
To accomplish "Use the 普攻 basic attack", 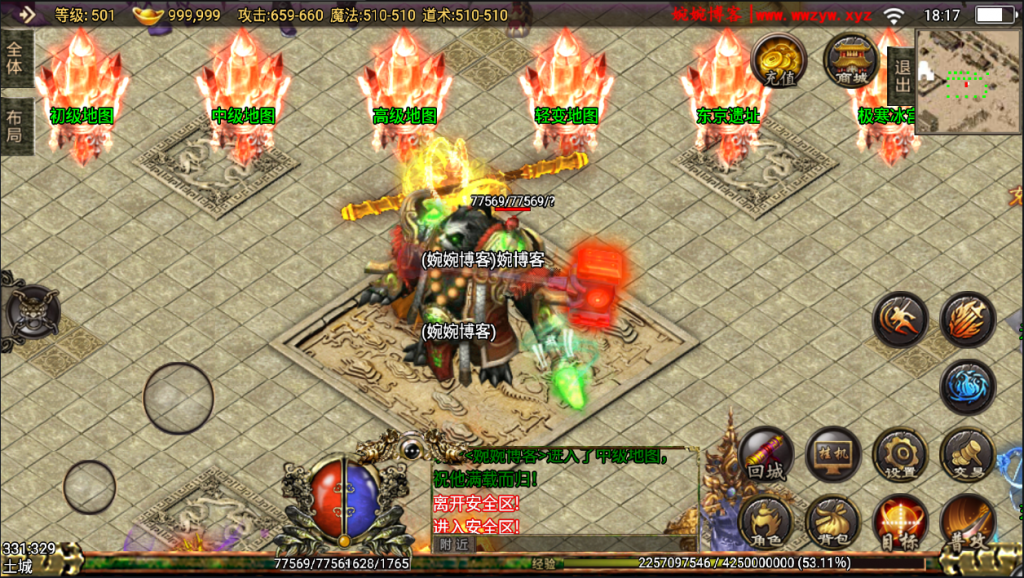I will [967, 522].
